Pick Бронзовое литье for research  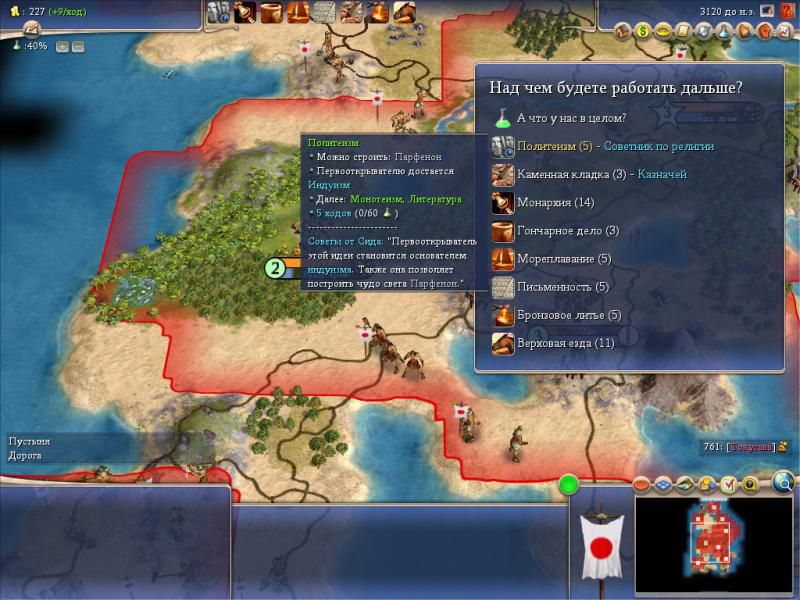558,315
